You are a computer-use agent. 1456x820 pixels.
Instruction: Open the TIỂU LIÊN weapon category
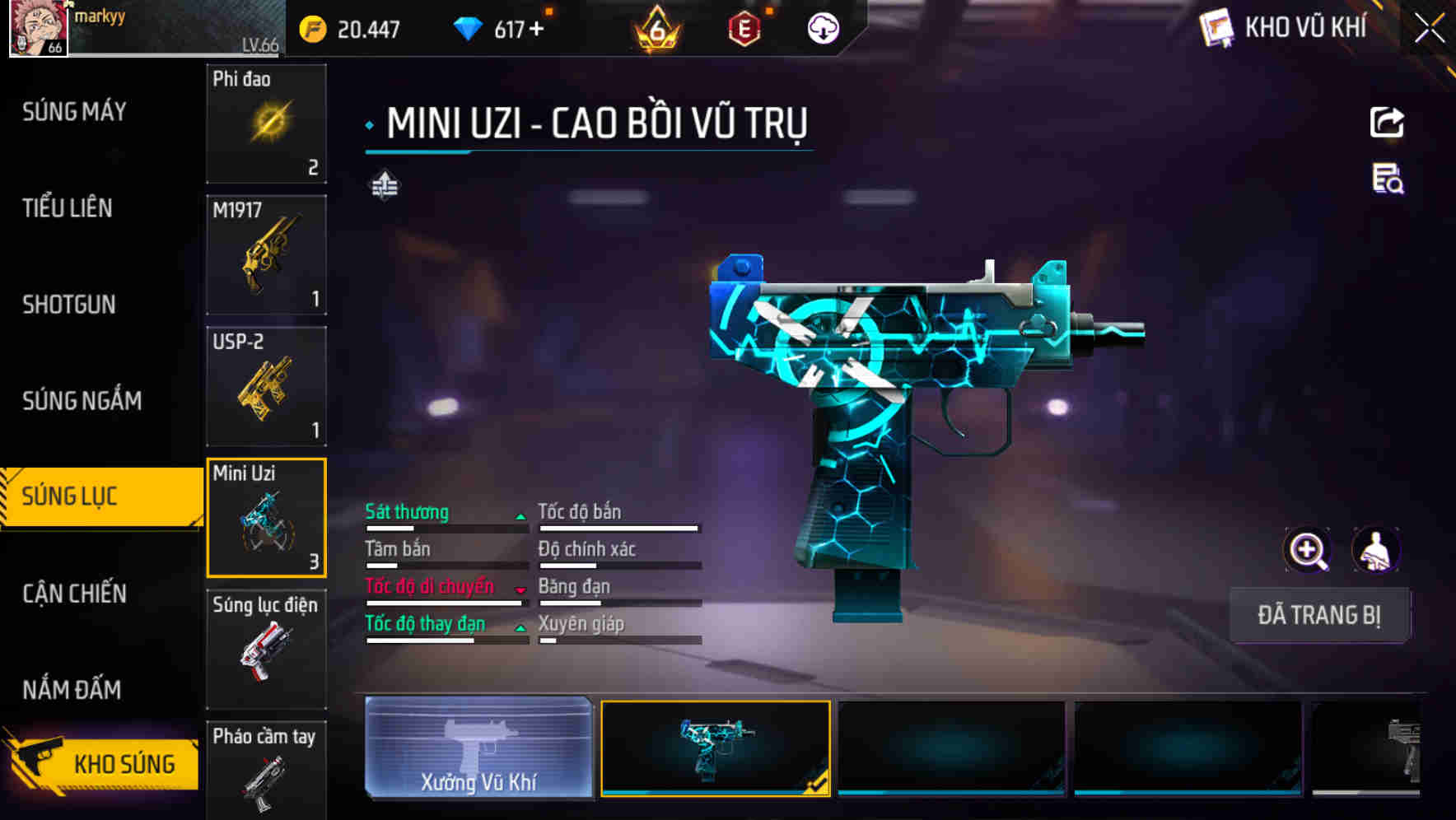pos(68,208)
